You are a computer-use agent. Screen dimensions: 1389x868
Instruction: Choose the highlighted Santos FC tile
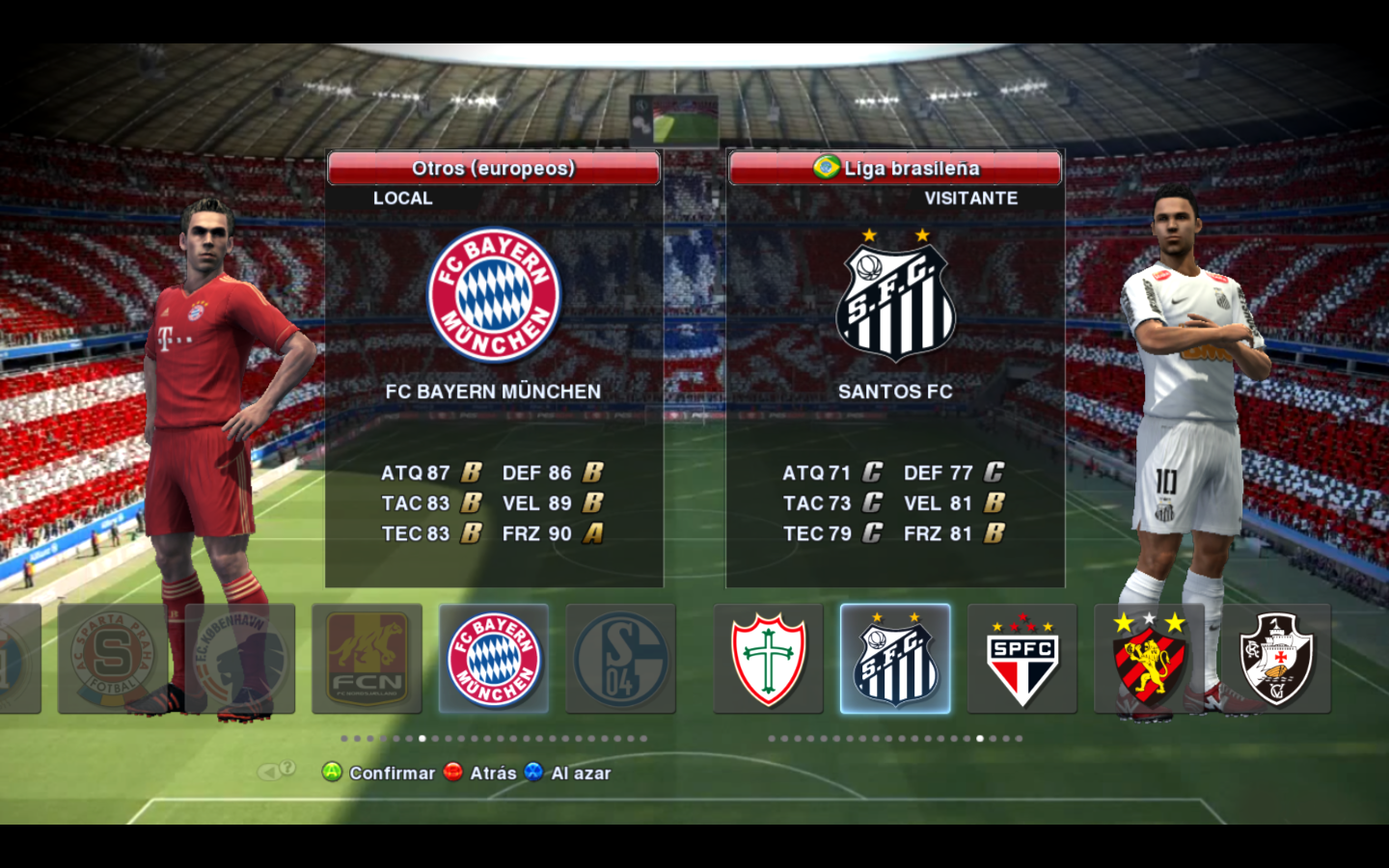(x=895, y=659)
